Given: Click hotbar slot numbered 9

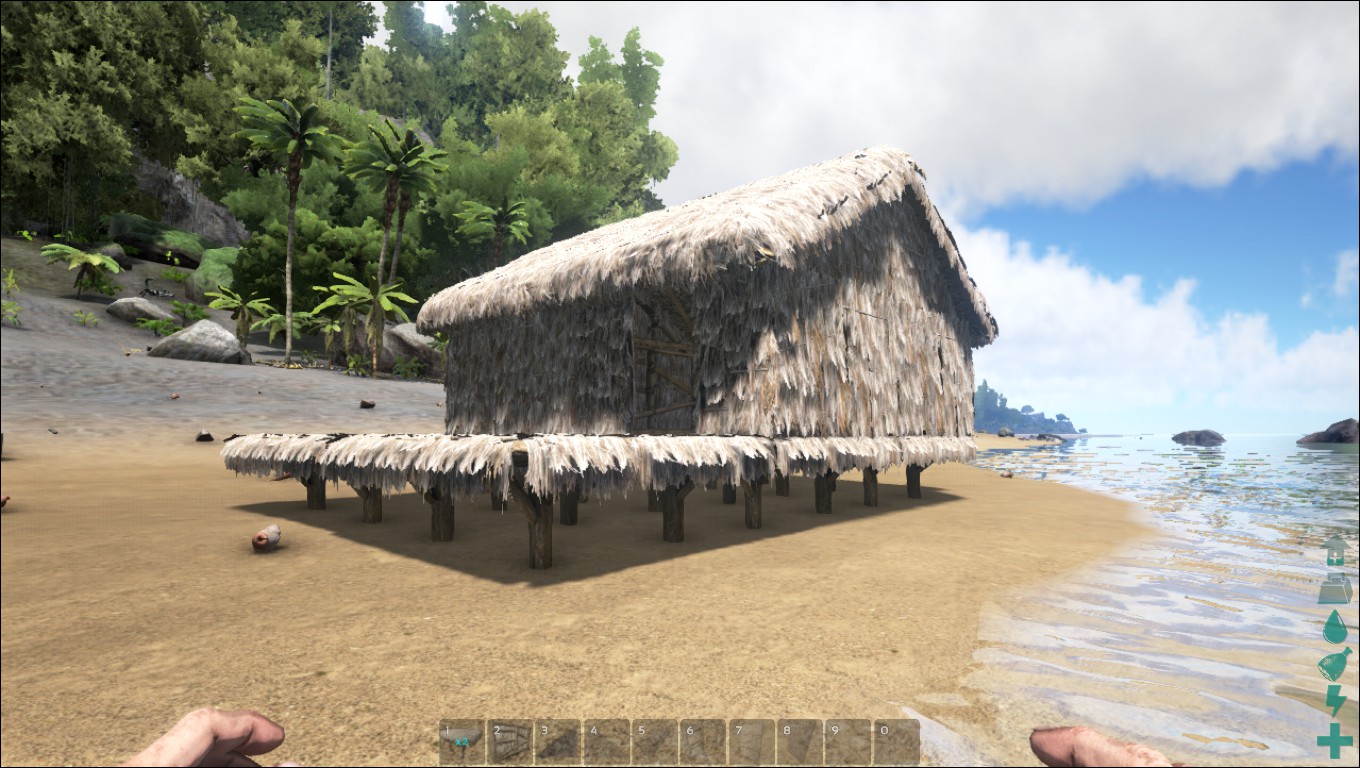Looking at the screenshot, I should coord(848,742).
